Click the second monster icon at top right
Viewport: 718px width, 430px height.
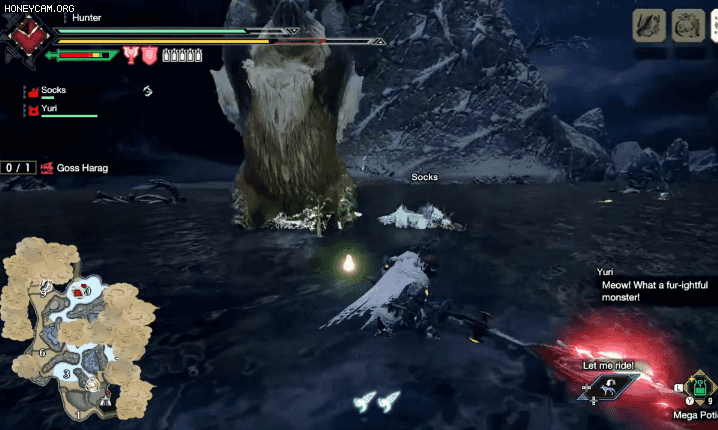687,25
